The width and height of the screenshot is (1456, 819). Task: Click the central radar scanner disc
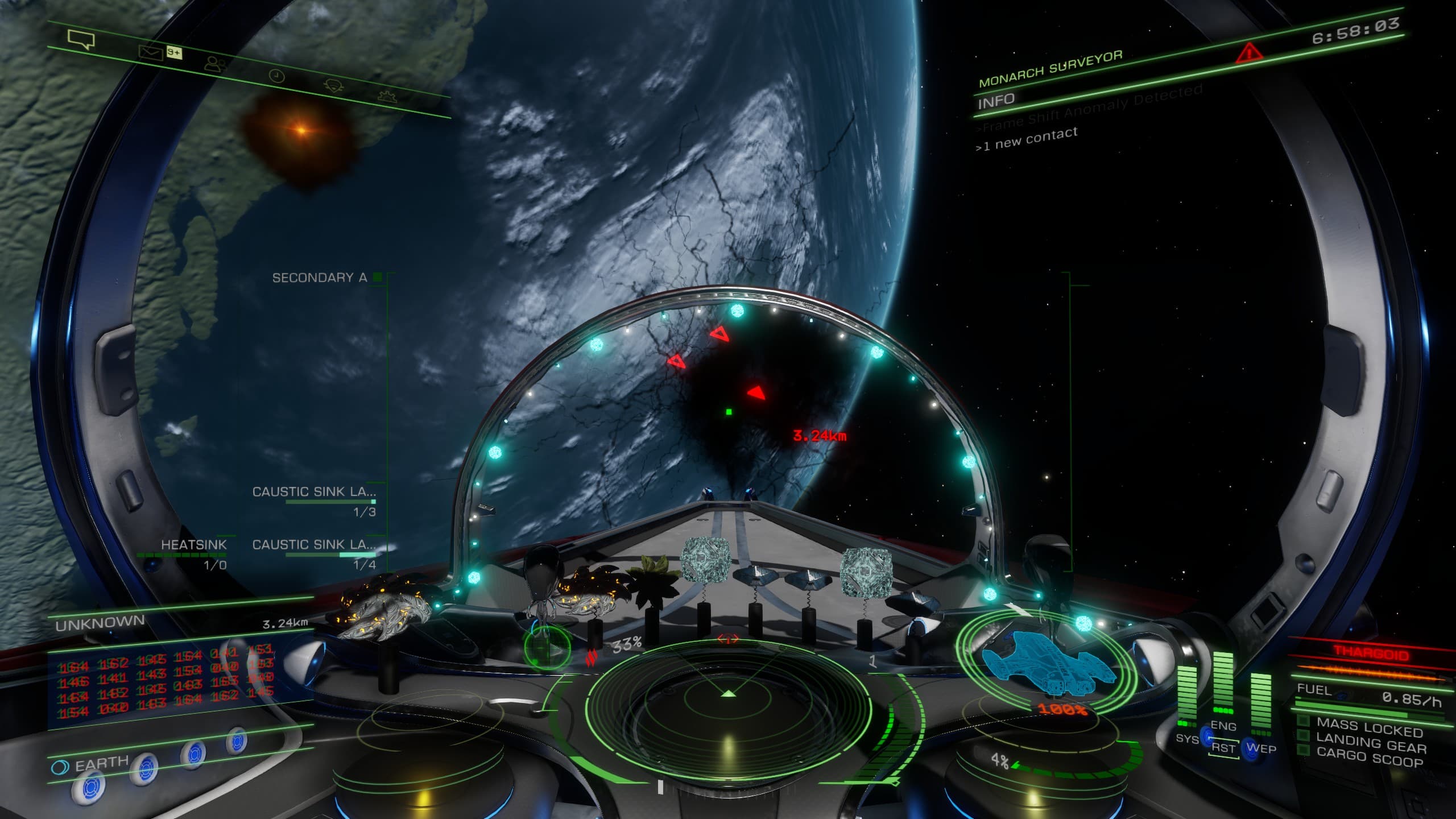coord(728,704)
